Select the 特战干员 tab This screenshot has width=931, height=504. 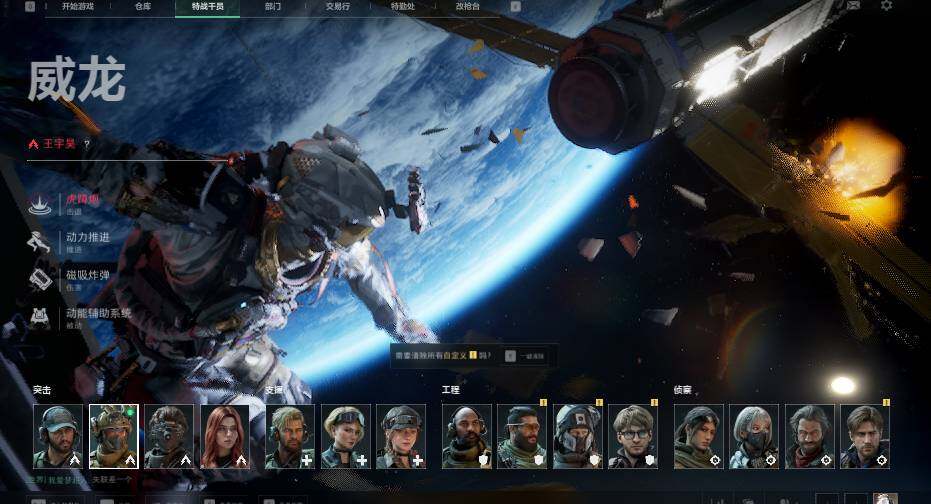tap(208, 6)
